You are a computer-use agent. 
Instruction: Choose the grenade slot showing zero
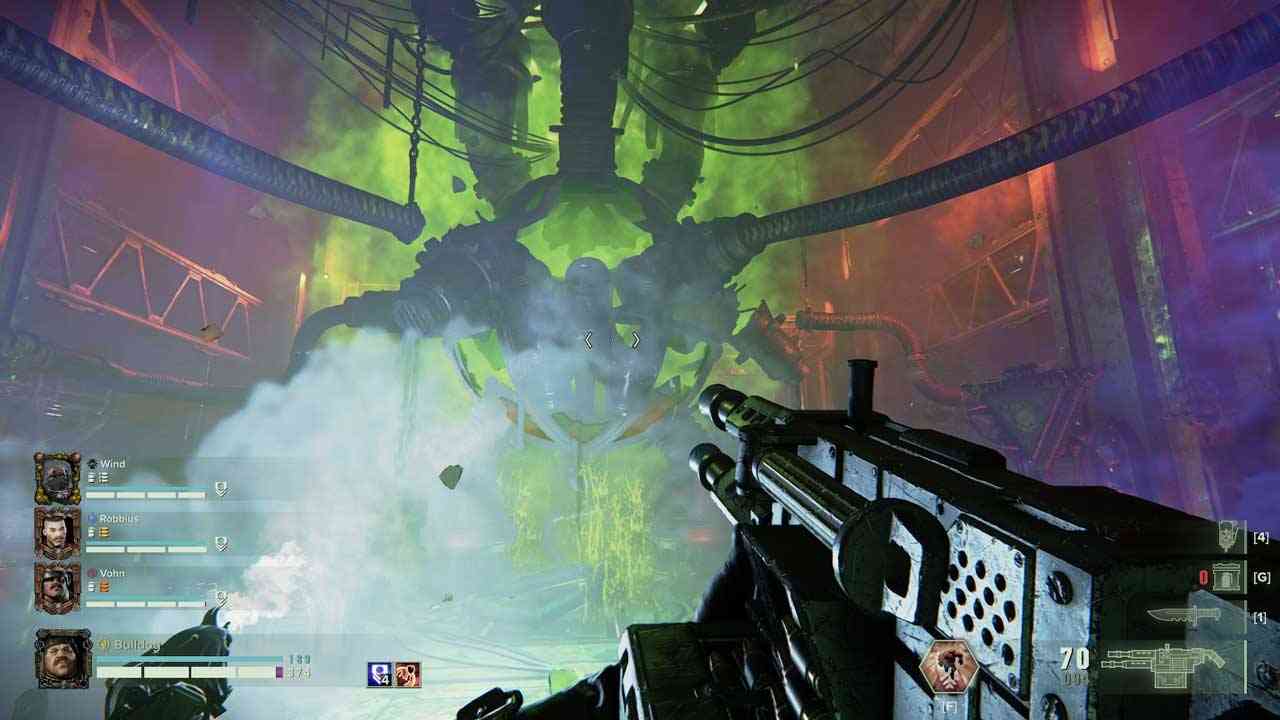tap(1223, 577)
